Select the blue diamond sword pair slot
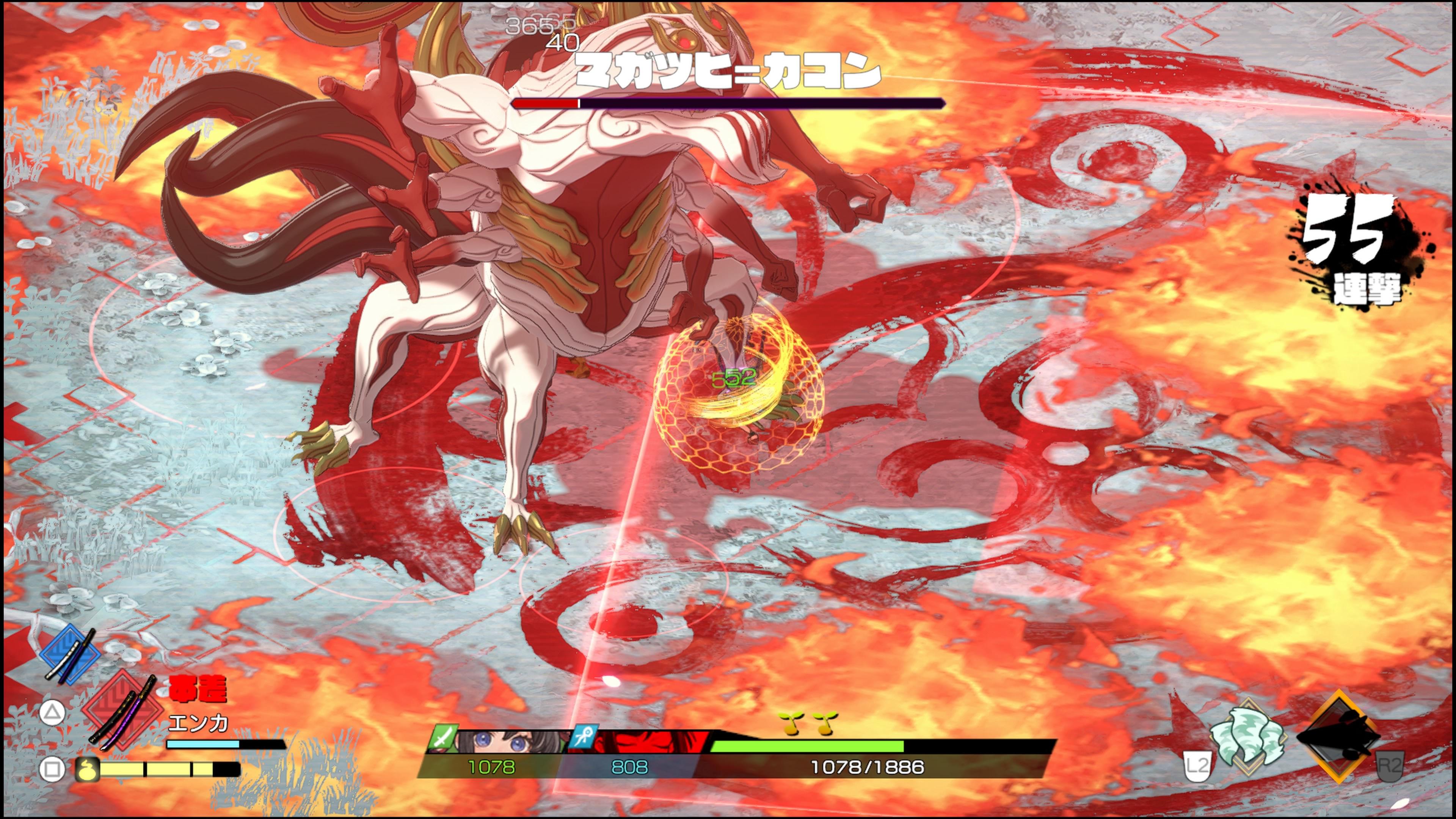Viewport: 1456px width, 819px height. [70, 654]
